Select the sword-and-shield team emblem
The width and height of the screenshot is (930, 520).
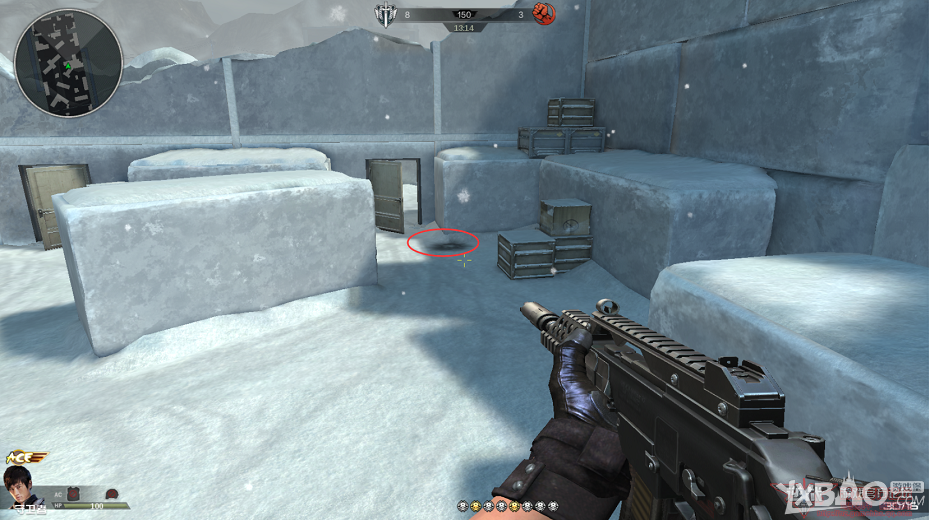(x=385, y=14)
